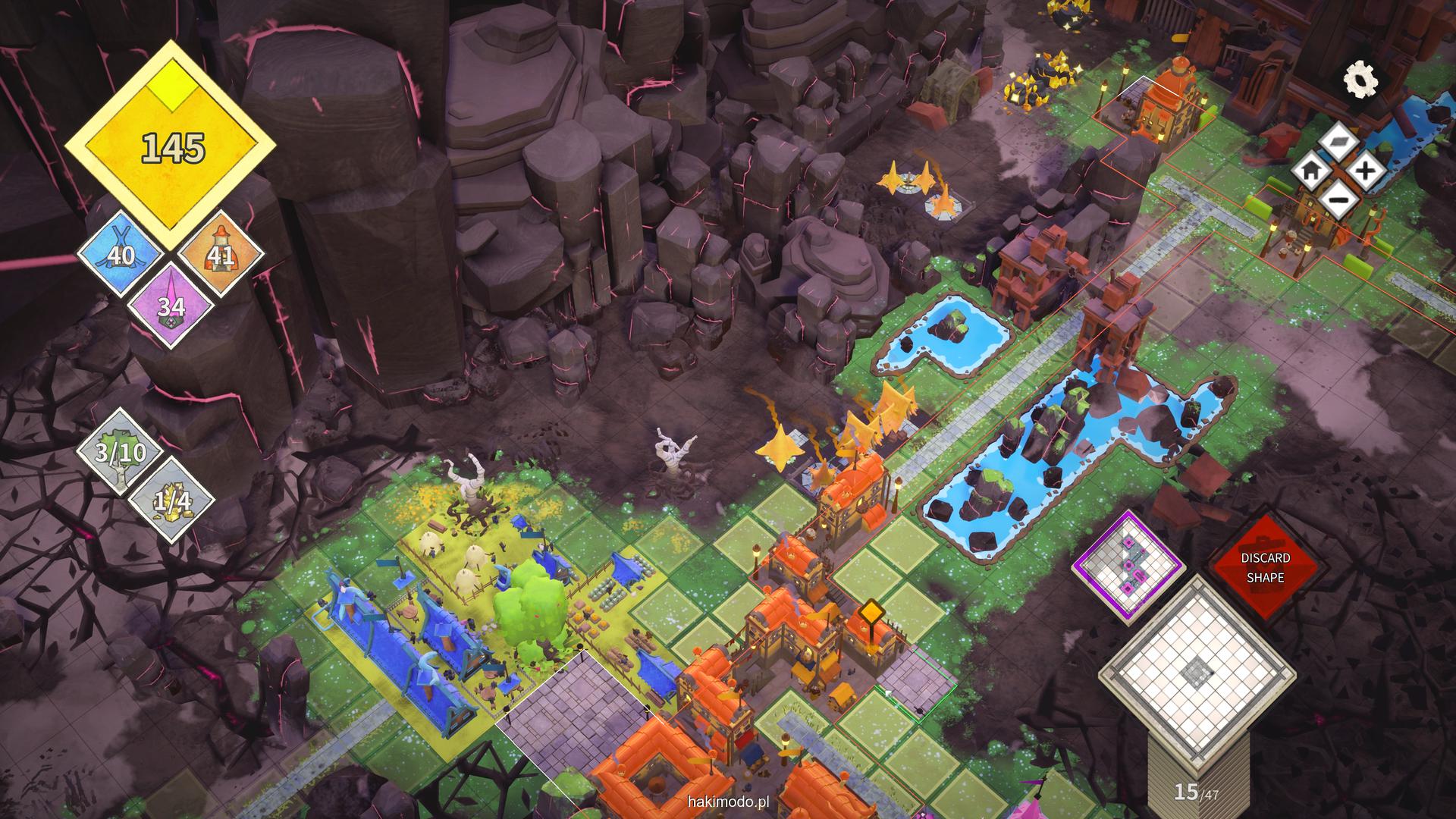The height and width of the screenshot is (819, 1456).
Task: Zoom out with the minus button
Action: click(1338, 201)
